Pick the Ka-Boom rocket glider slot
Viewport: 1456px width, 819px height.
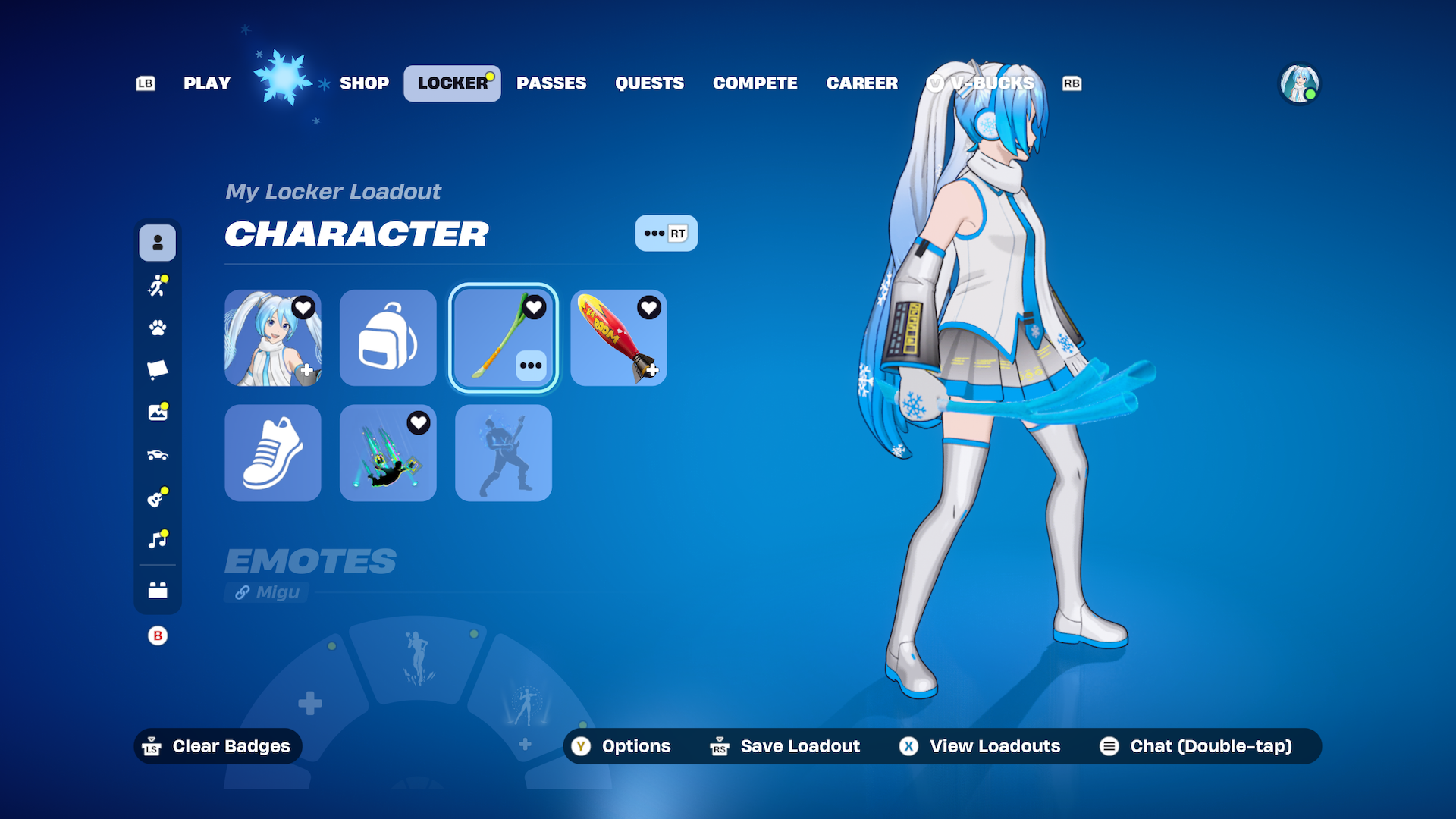[619, 338]
